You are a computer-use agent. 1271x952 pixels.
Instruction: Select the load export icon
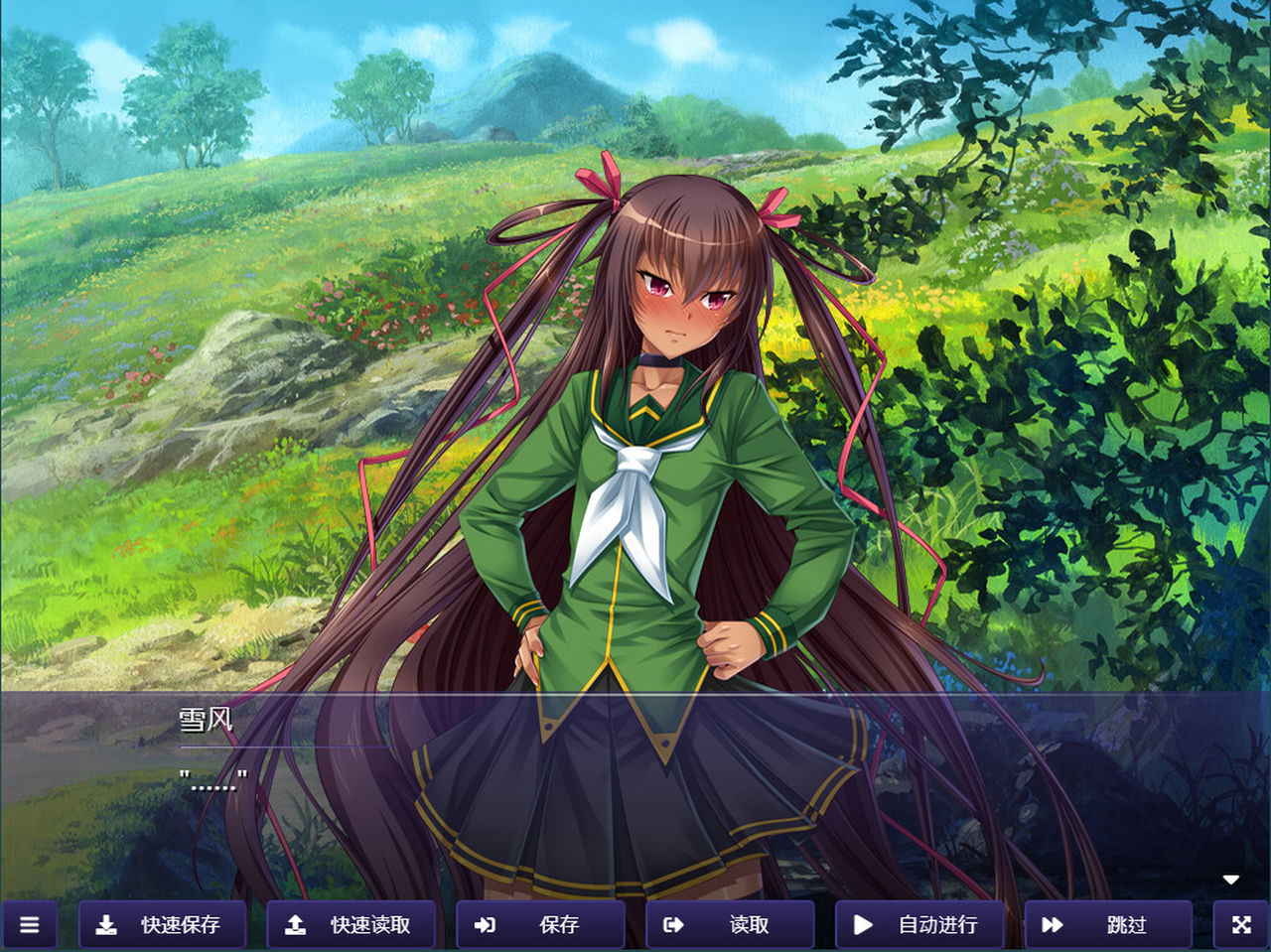point(673,924)
